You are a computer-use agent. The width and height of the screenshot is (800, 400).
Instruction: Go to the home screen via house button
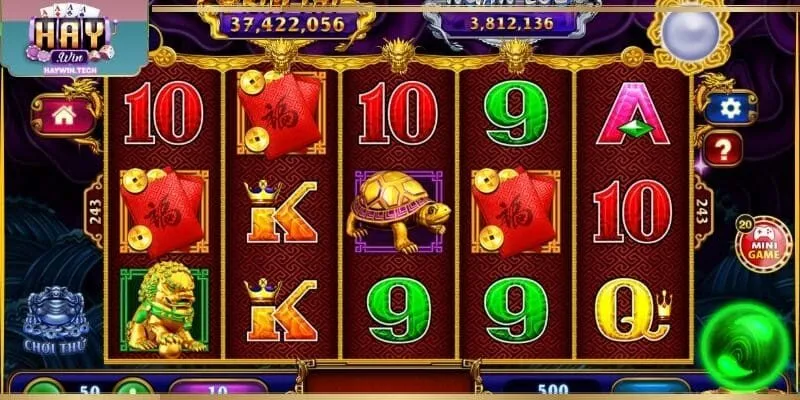64,115
